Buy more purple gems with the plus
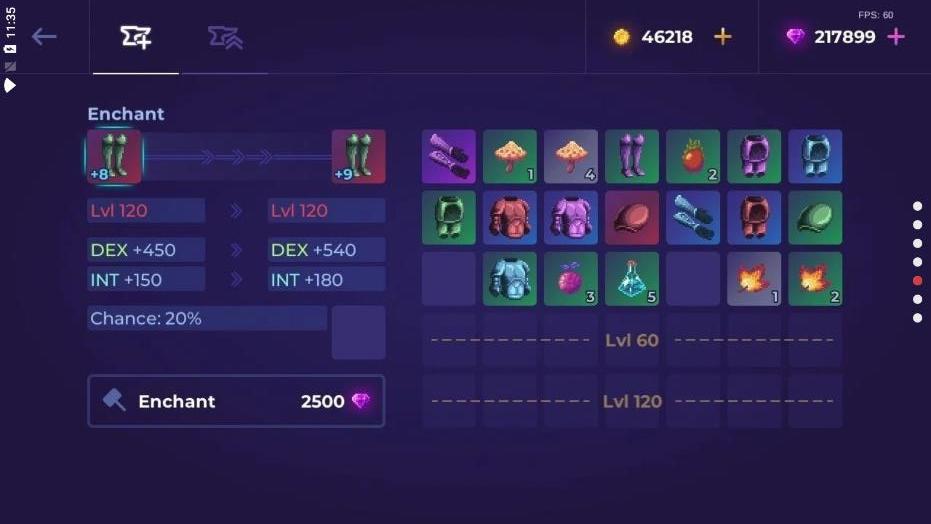 click(895, 37)
